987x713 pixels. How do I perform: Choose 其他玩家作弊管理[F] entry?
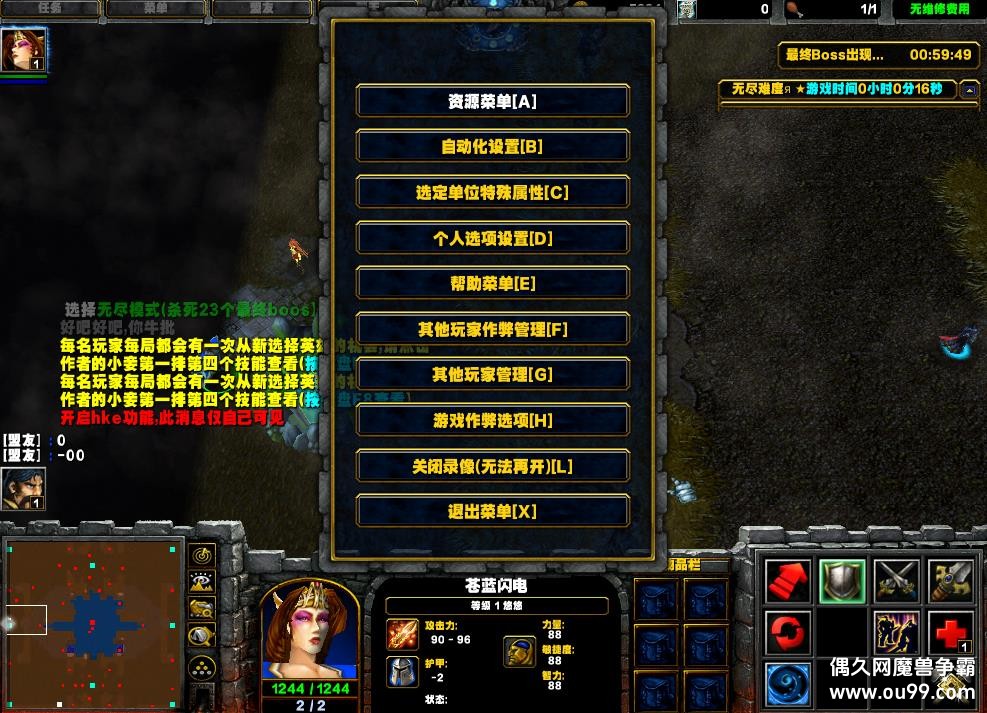click(x=492, y=330)
